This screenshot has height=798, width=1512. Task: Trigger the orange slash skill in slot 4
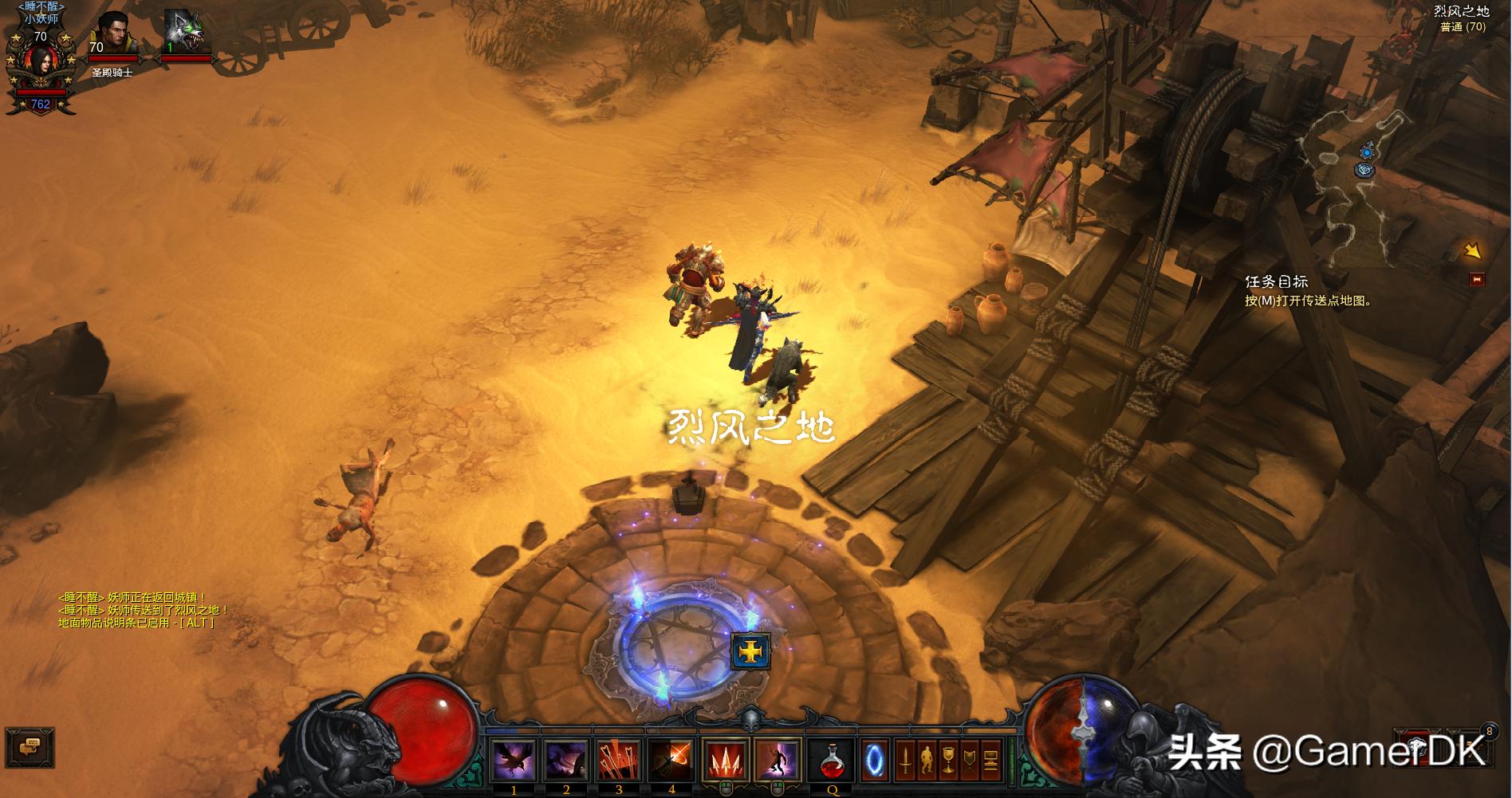[671, 760]
